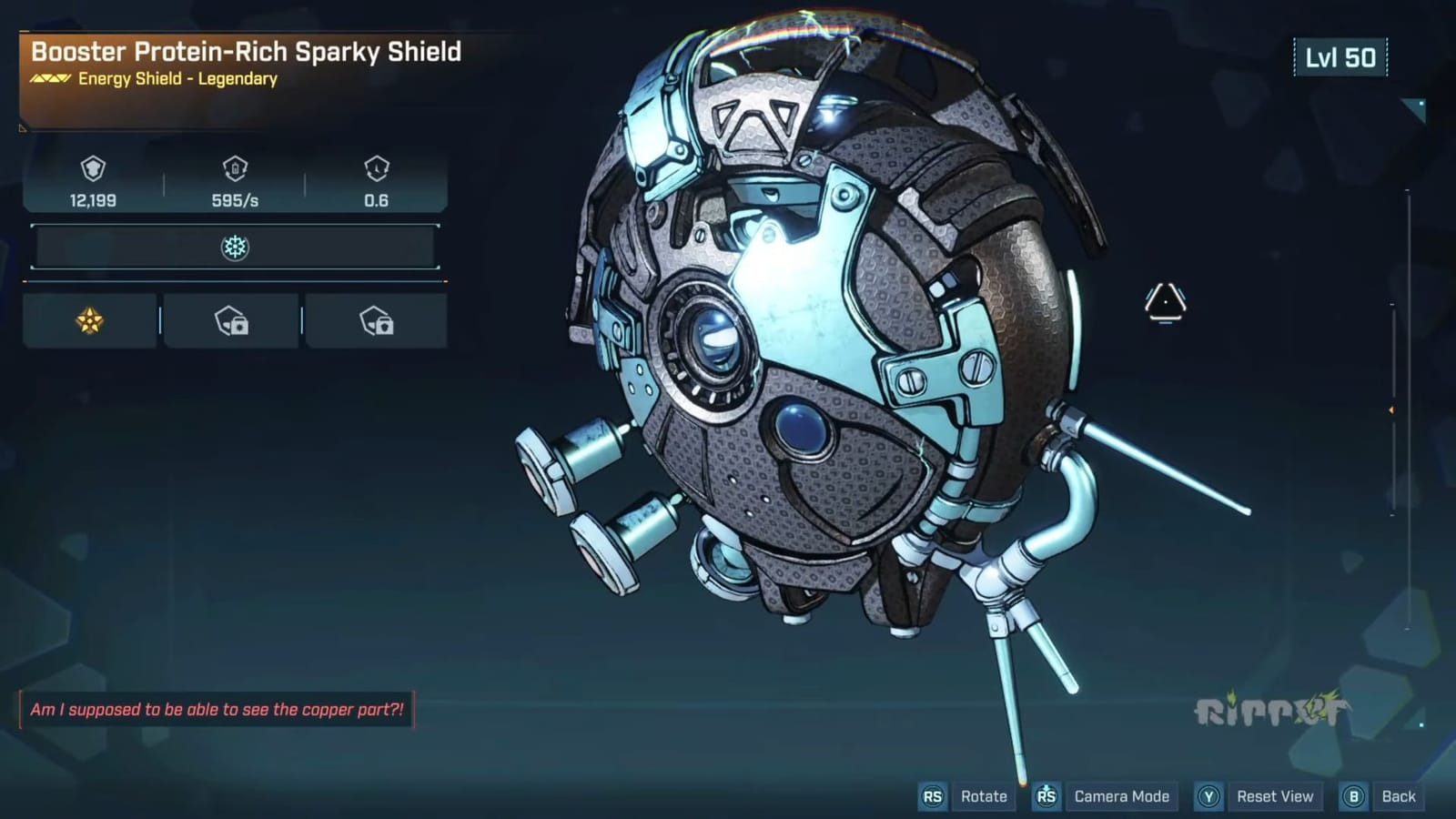Click the RS stick icon next to Rotate

point(932,796)
